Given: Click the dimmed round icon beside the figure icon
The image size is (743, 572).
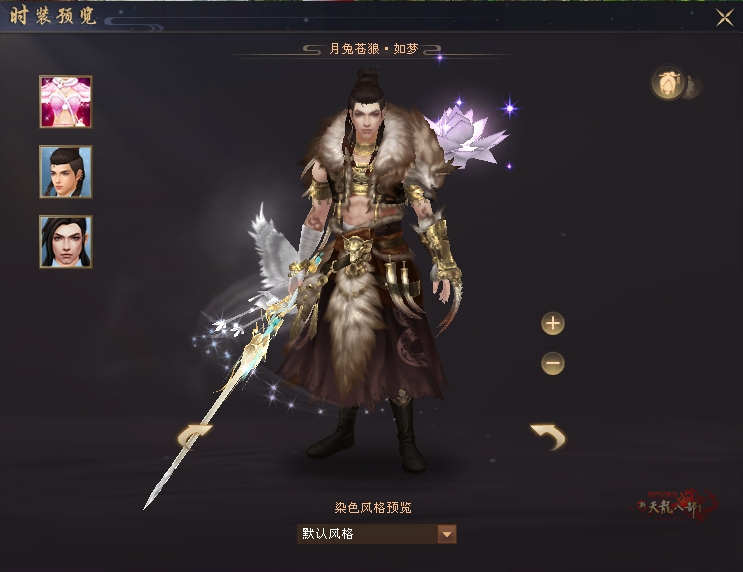Looking at the screenshot, I should coord(691,86).
